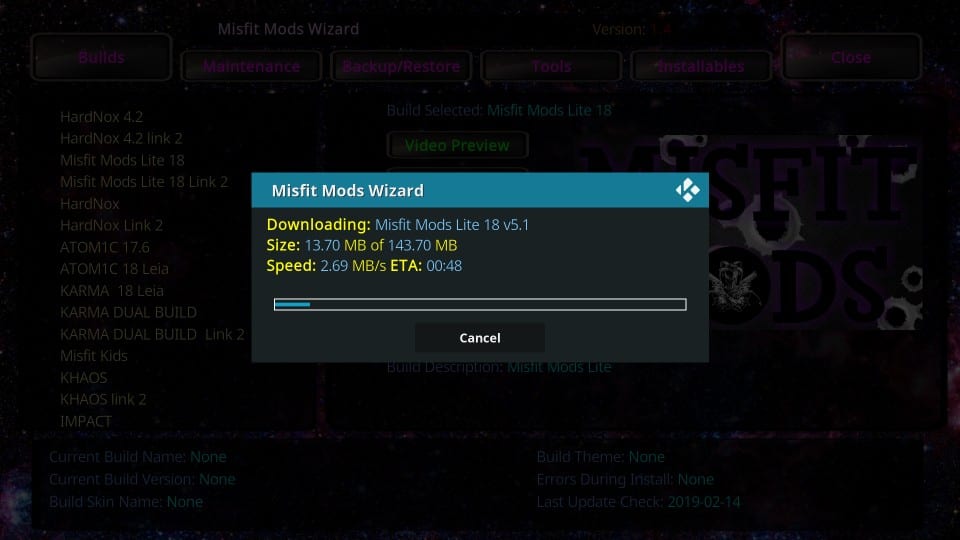This screenshot has height=540, width=960.
Task: Select KARMA DUAL BUILD Link 2
Action: coord(152,334)
